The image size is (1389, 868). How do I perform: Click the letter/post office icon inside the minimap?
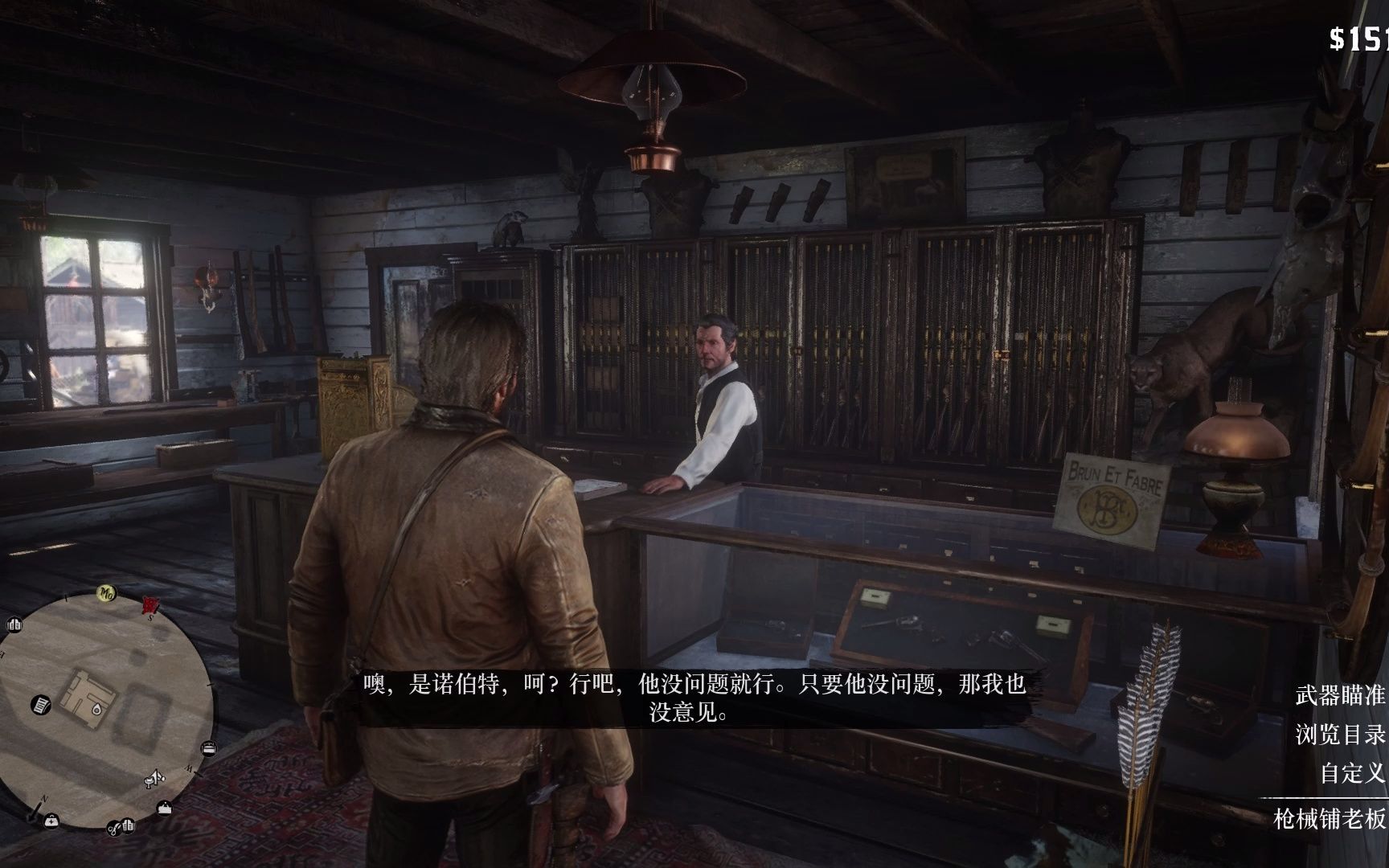(39, 704)
